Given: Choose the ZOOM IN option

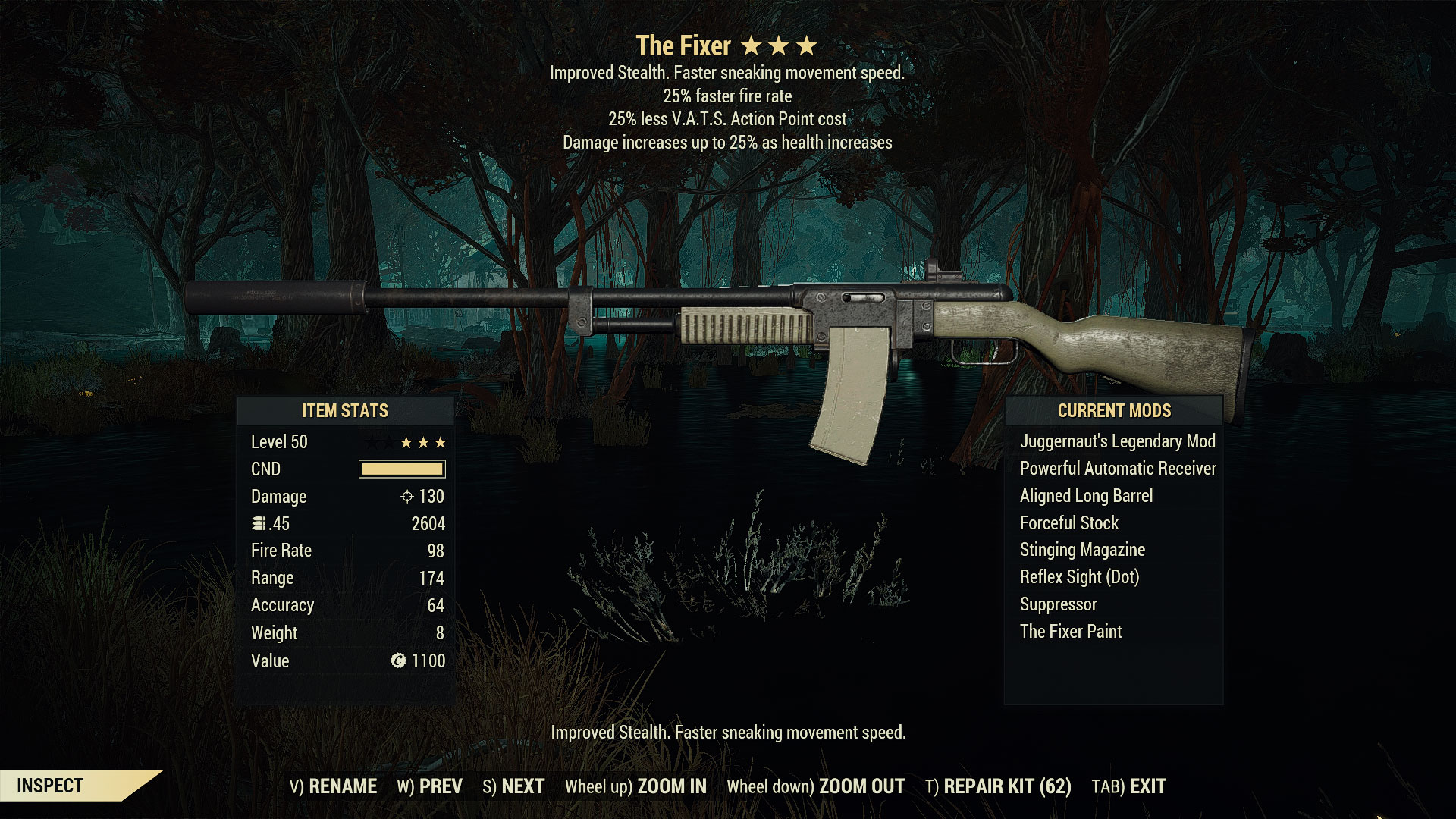Looking at the screenshot, I should coord(635,786).
